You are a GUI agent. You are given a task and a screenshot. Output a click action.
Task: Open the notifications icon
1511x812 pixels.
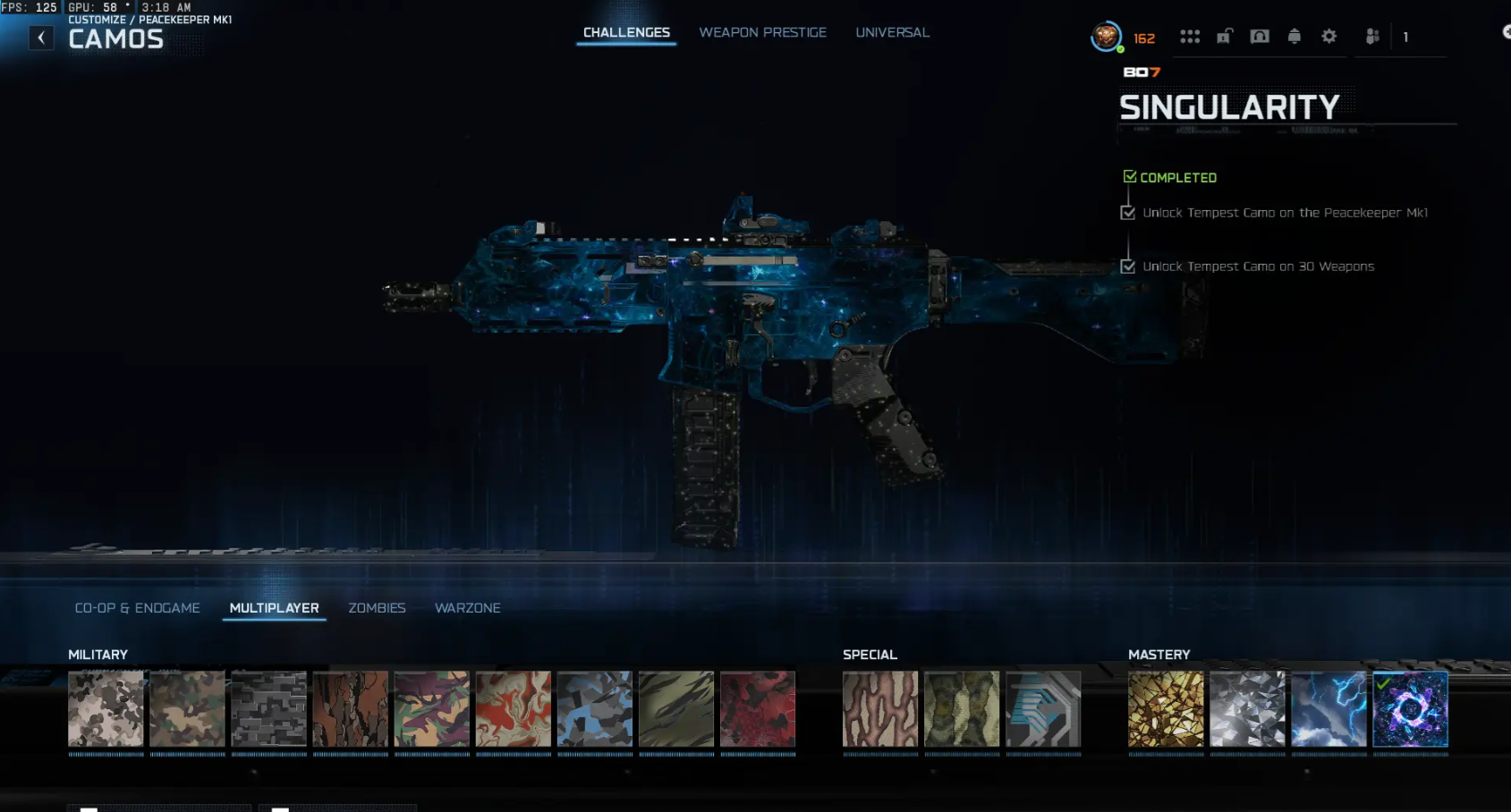pyautogui.click(x=1294, y=36)
